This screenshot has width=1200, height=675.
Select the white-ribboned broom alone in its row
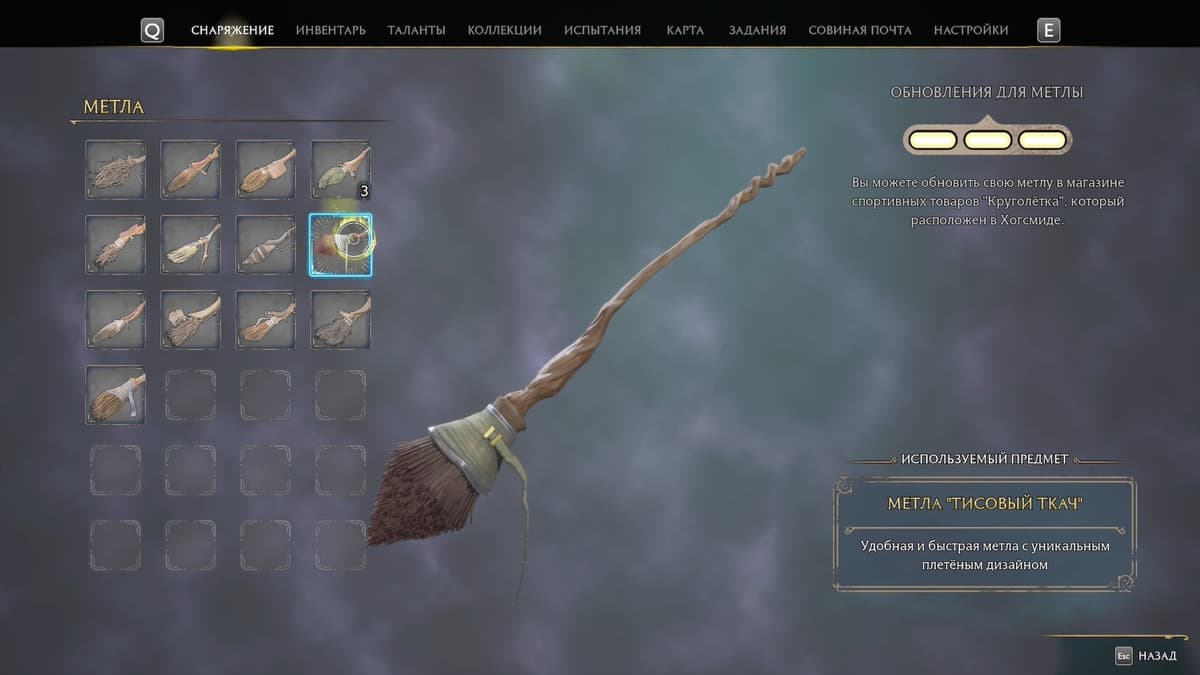click(115, 394)
